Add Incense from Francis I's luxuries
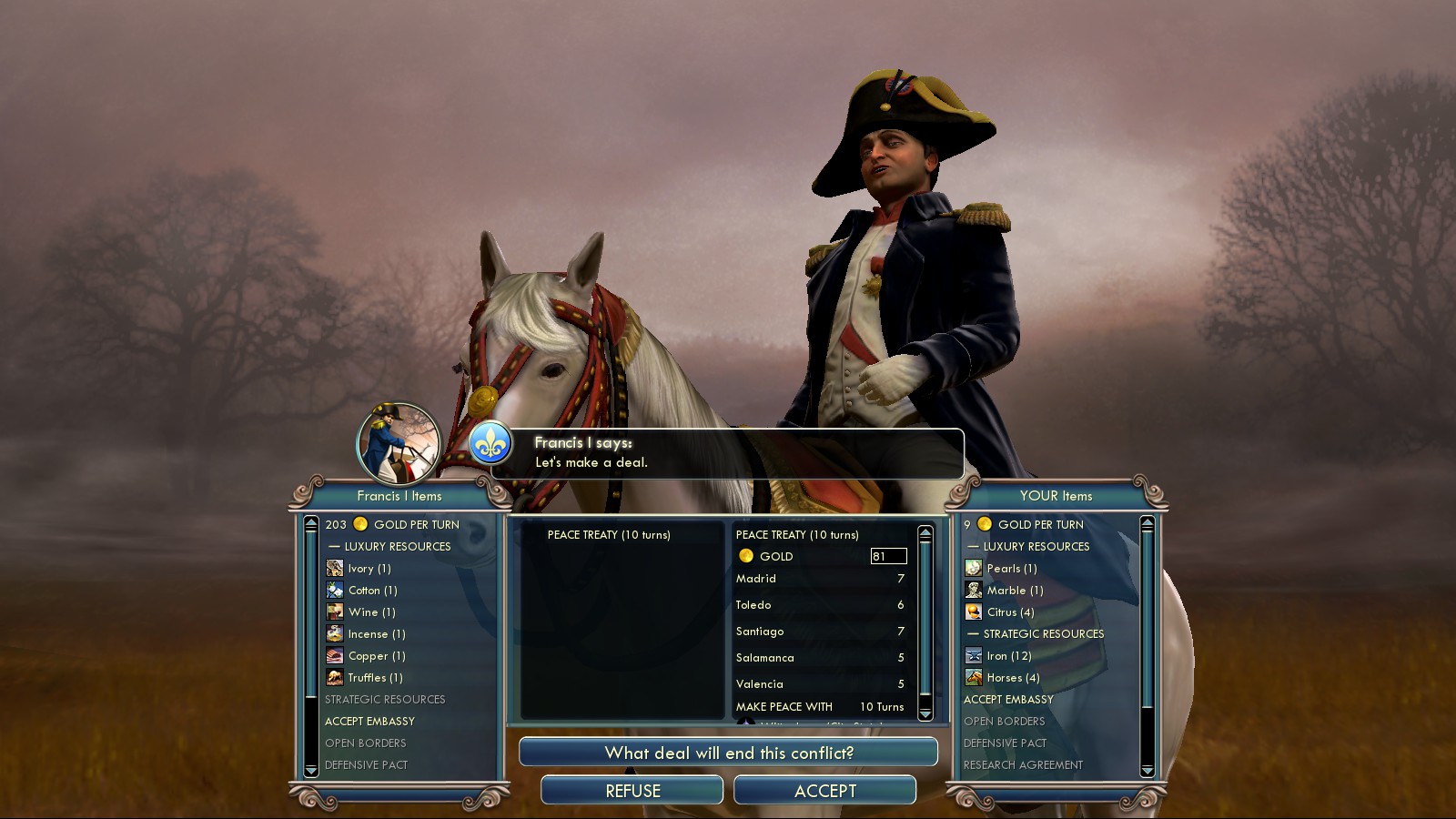The image size is (1456, 819). point(376,634)
